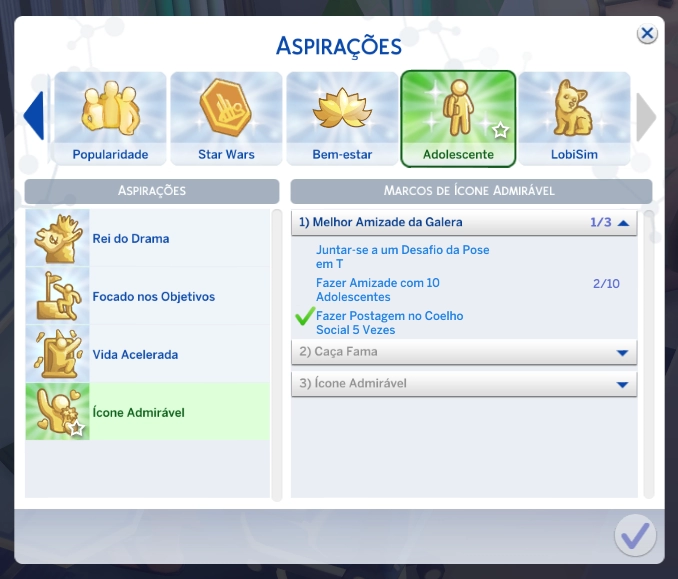
Task: Switch to the Bem-estar category
Action: (342, 119)
